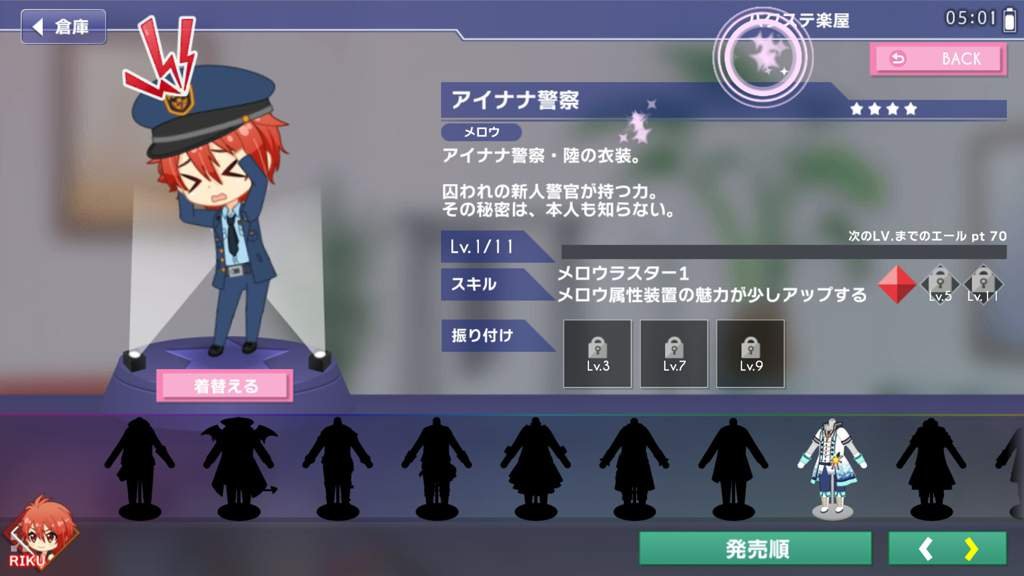The image size is (1024, 576).
Task: Go back to 倉庫 using top-left button
Action: [x=63, y=27]
